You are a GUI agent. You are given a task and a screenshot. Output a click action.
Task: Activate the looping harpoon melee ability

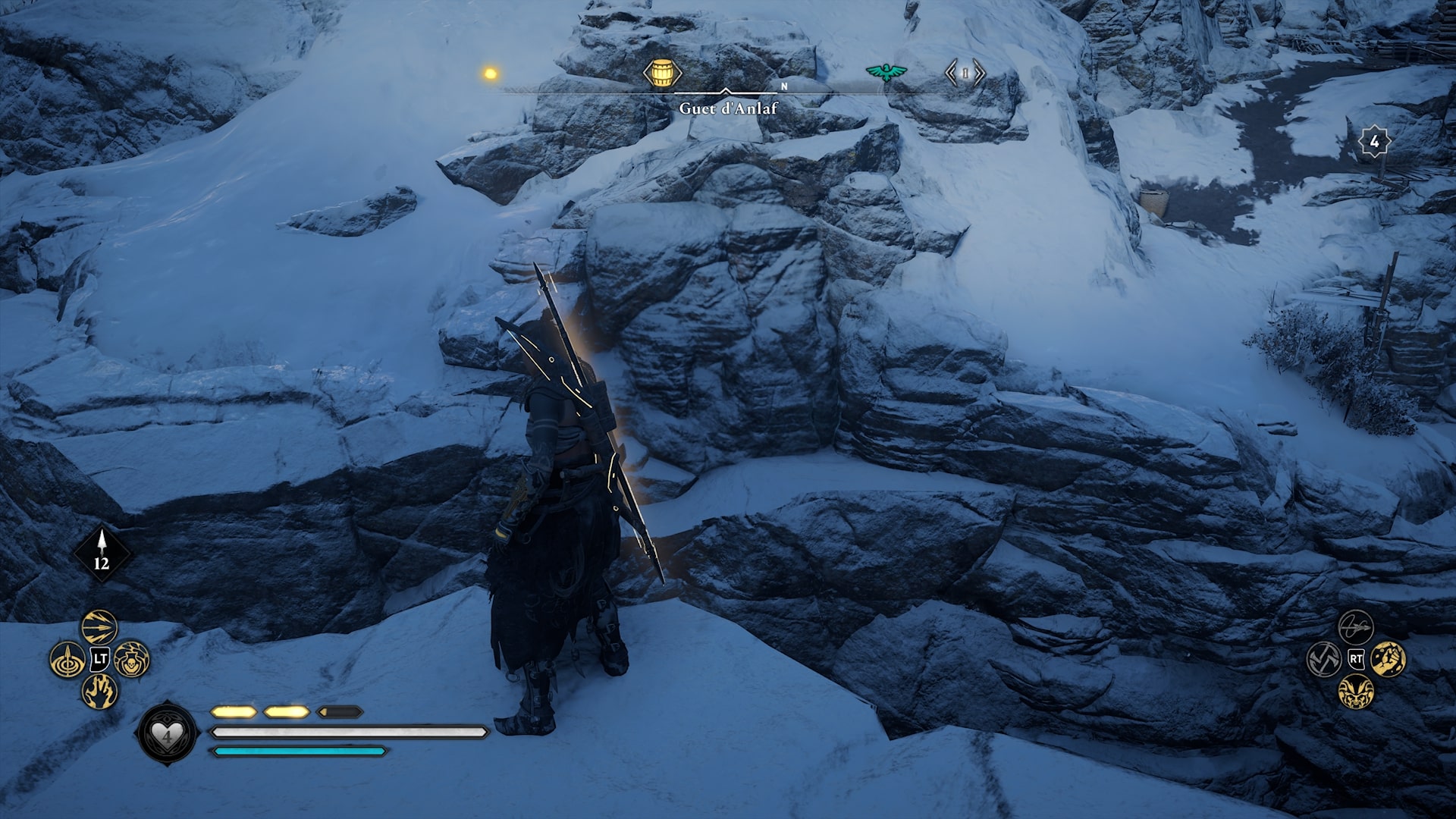coord(1356,626)
